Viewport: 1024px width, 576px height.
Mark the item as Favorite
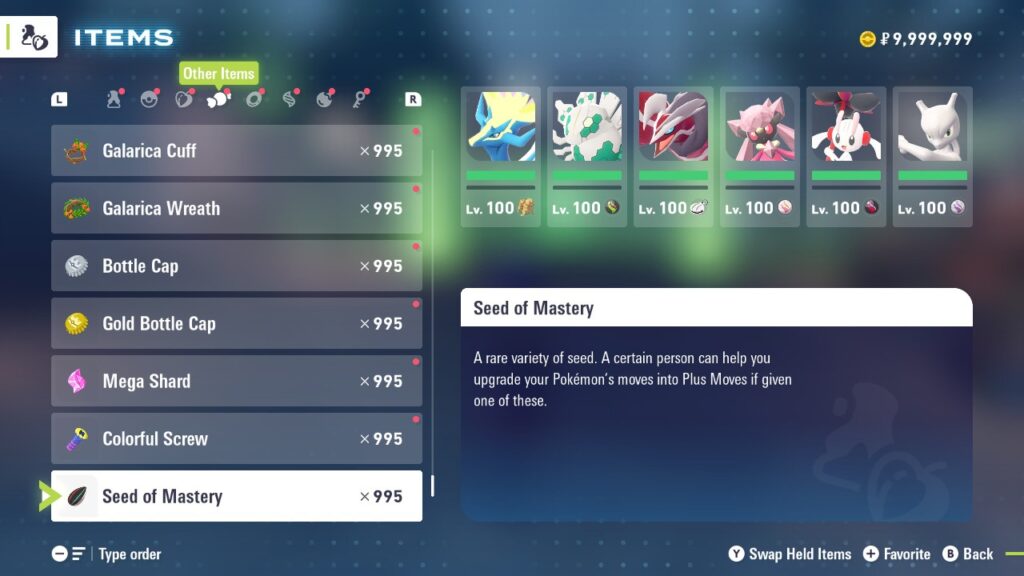click(x=896, y=554)
